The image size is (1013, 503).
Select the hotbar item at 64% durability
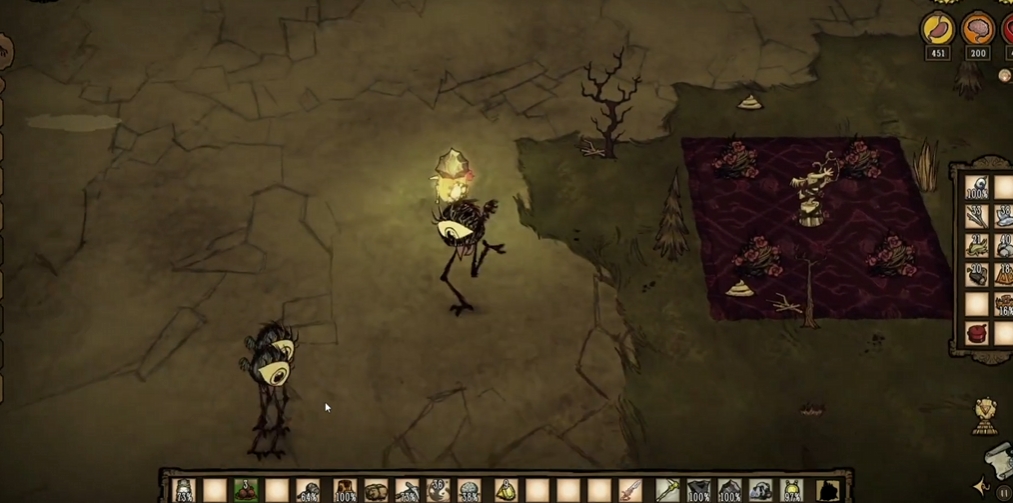[x=309, y=491]
